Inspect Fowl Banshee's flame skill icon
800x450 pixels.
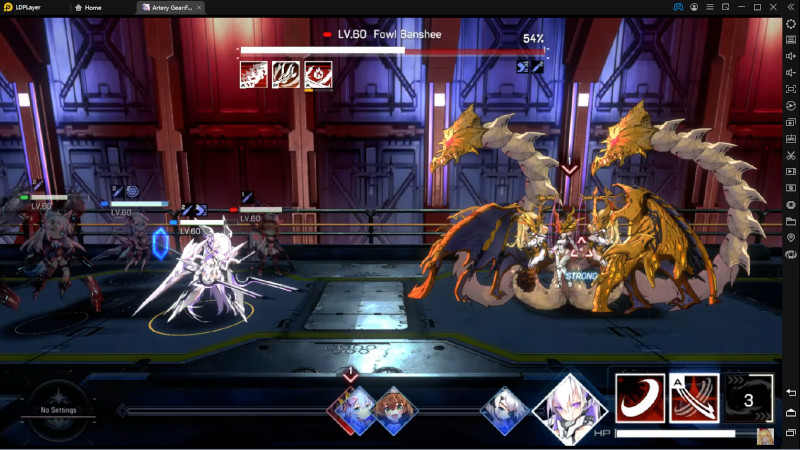tap(318, 75)
